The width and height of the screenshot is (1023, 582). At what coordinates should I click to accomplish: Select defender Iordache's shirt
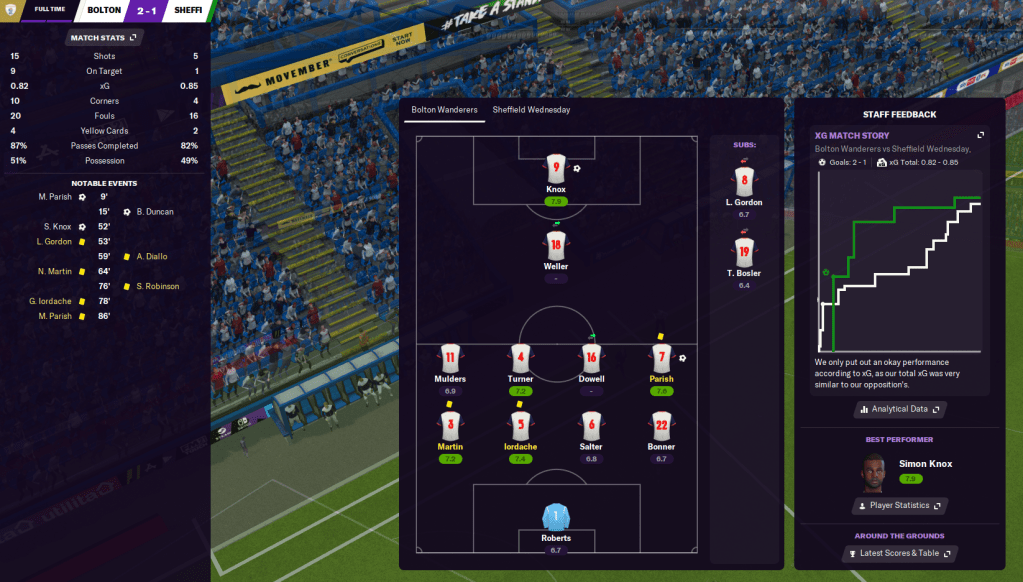point(520,425)
